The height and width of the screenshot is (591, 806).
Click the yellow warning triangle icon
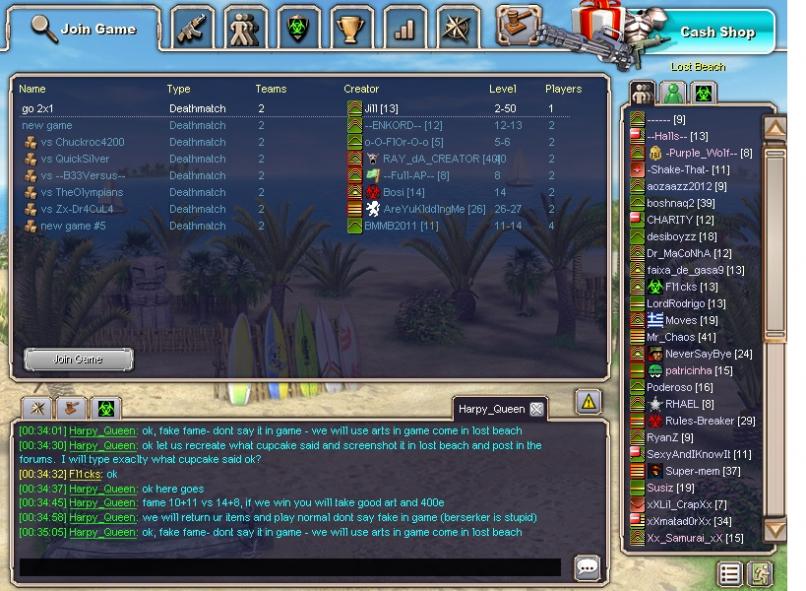588,401
